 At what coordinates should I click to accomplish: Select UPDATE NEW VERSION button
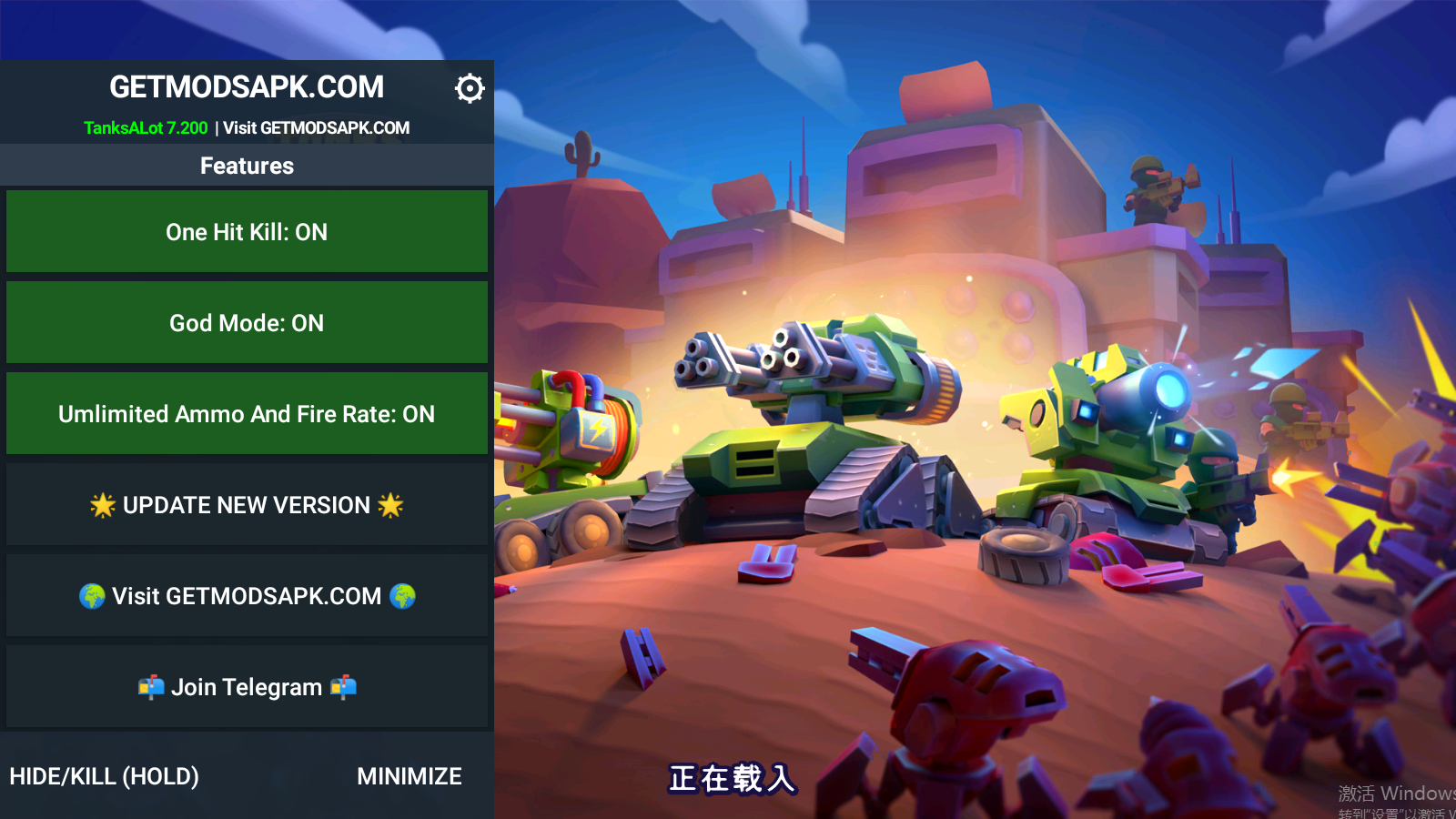[x=247, y=505]
